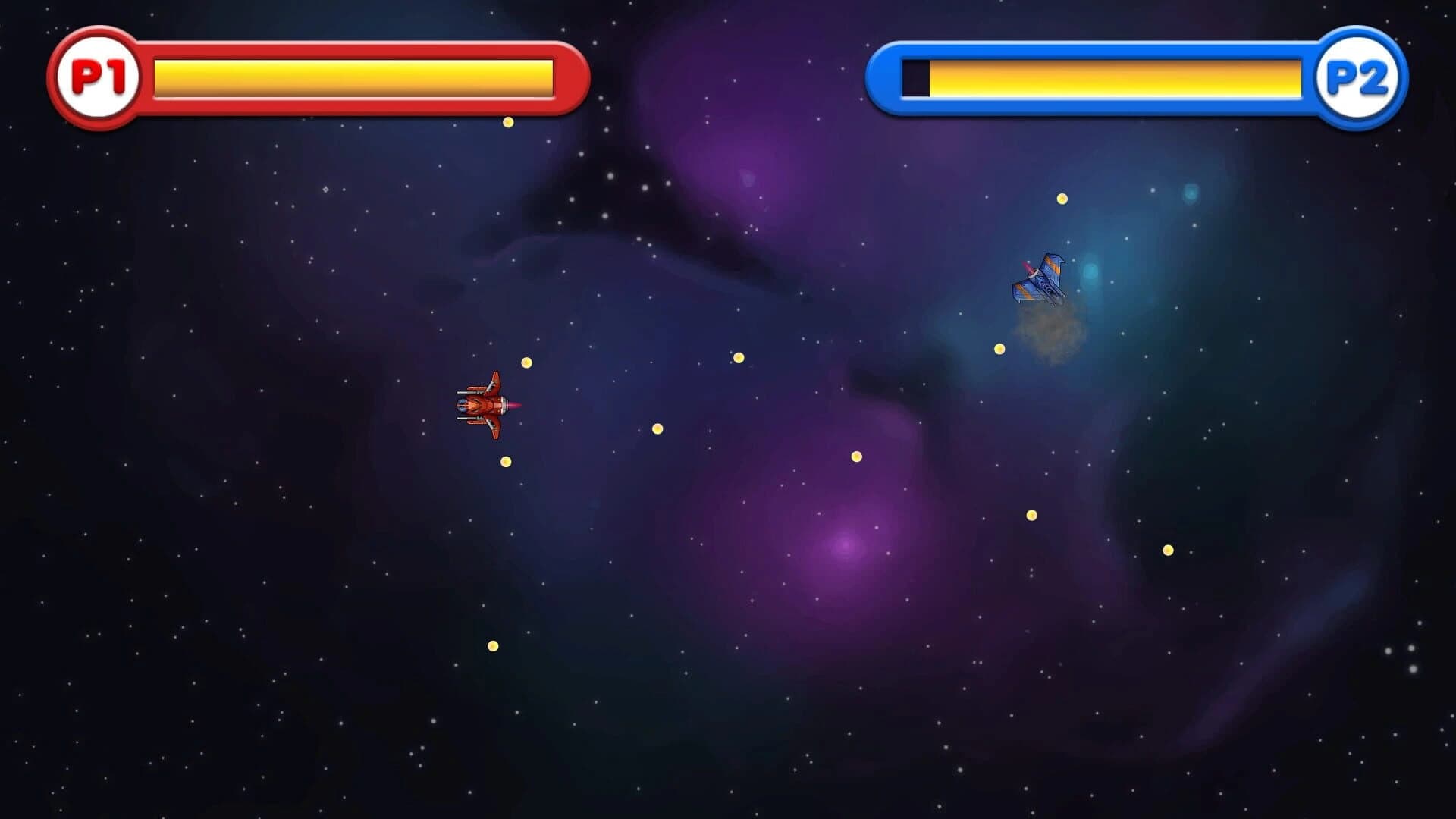Collect the coin below the purple nebula glow
This screenshot has width=1456, height=819.
point(855,455)
